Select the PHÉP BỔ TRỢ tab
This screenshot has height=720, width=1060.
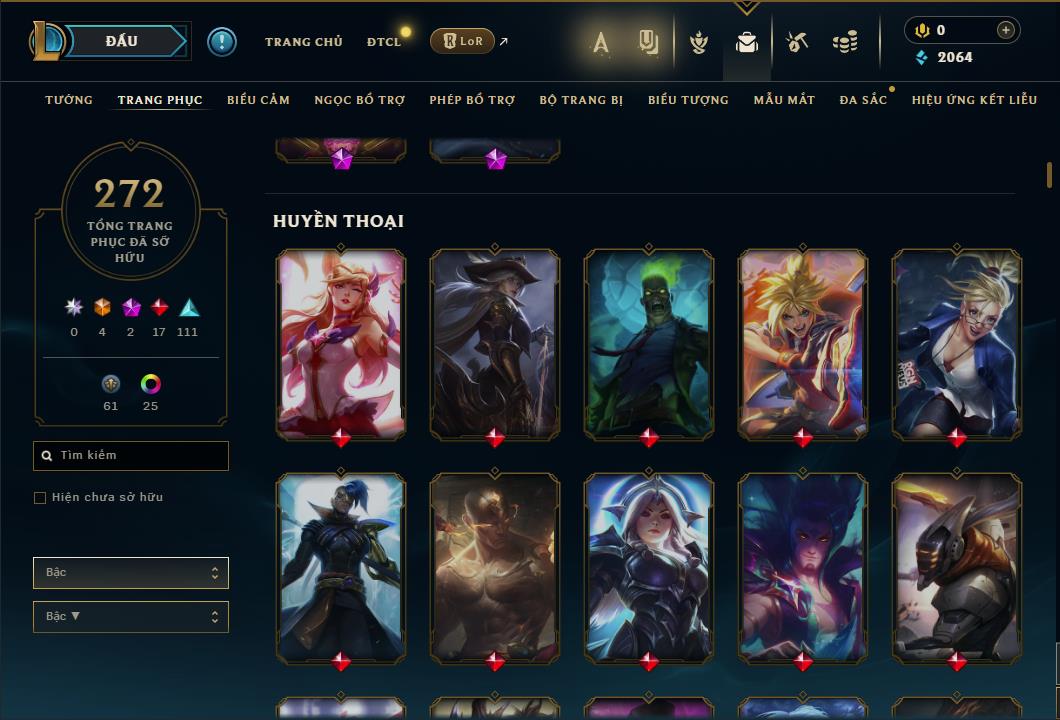pos(472,100)
